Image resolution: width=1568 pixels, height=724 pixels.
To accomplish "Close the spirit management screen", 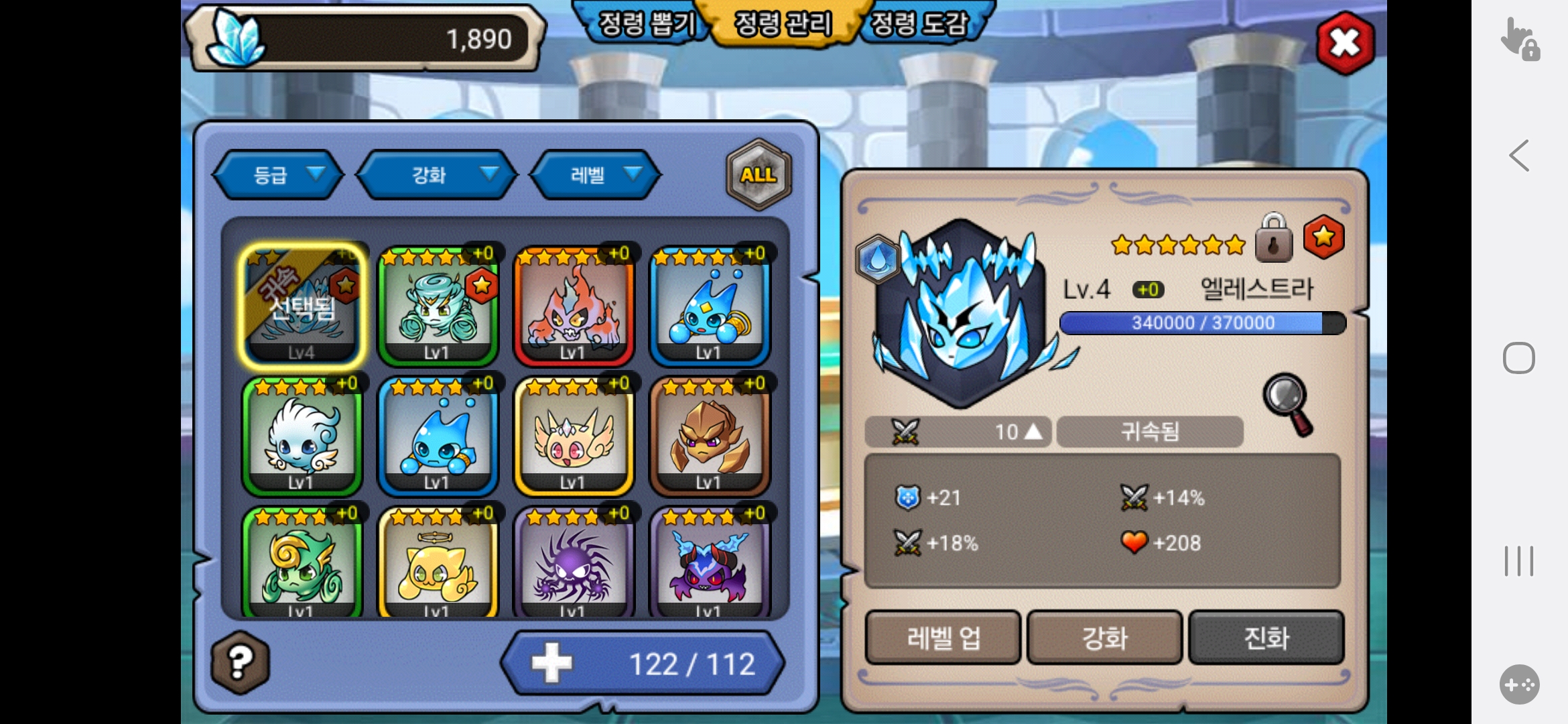I will coord(1345,44).
